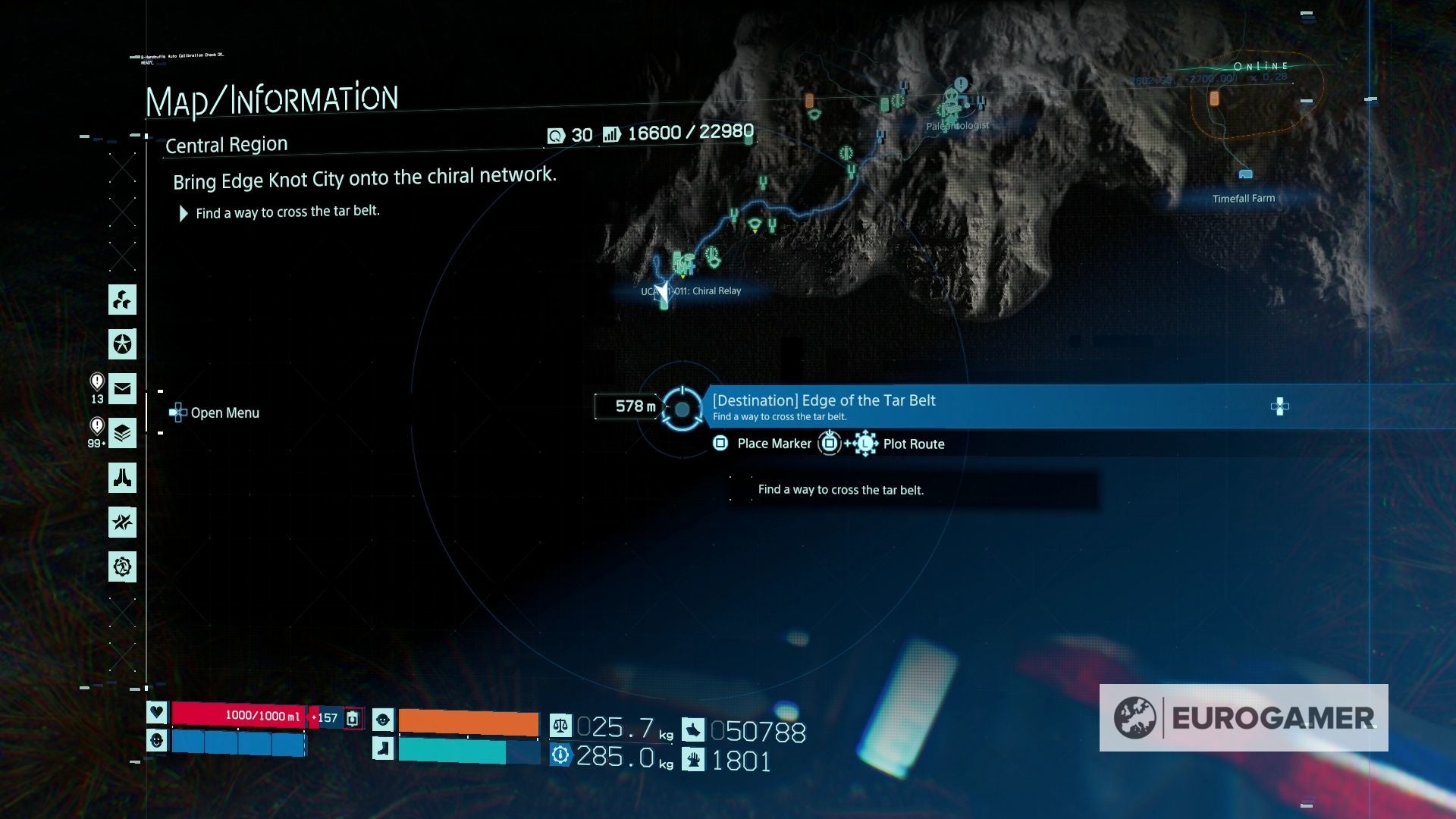
Task: Open the running figure gear icon
Action: [122, 567]
